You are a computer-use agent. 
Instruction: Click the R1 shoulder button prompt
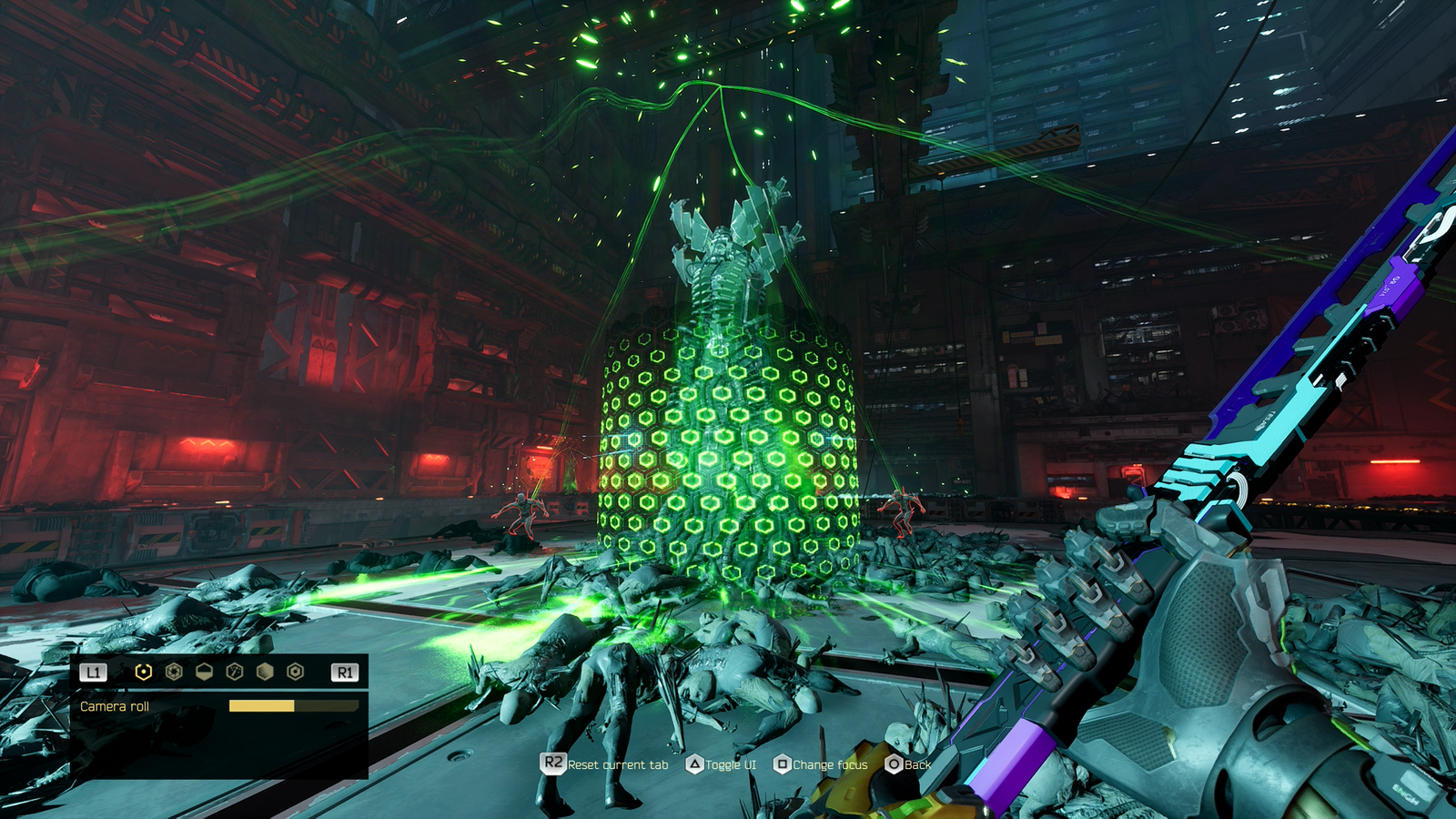point(344,672)
